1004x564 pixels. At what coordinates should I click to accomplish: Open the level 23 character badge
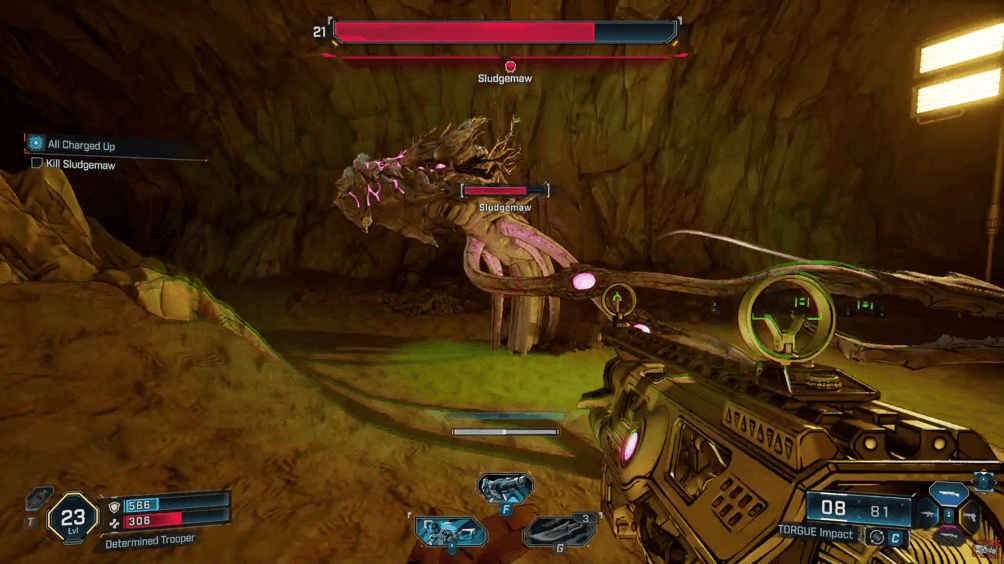coord(72,518)
